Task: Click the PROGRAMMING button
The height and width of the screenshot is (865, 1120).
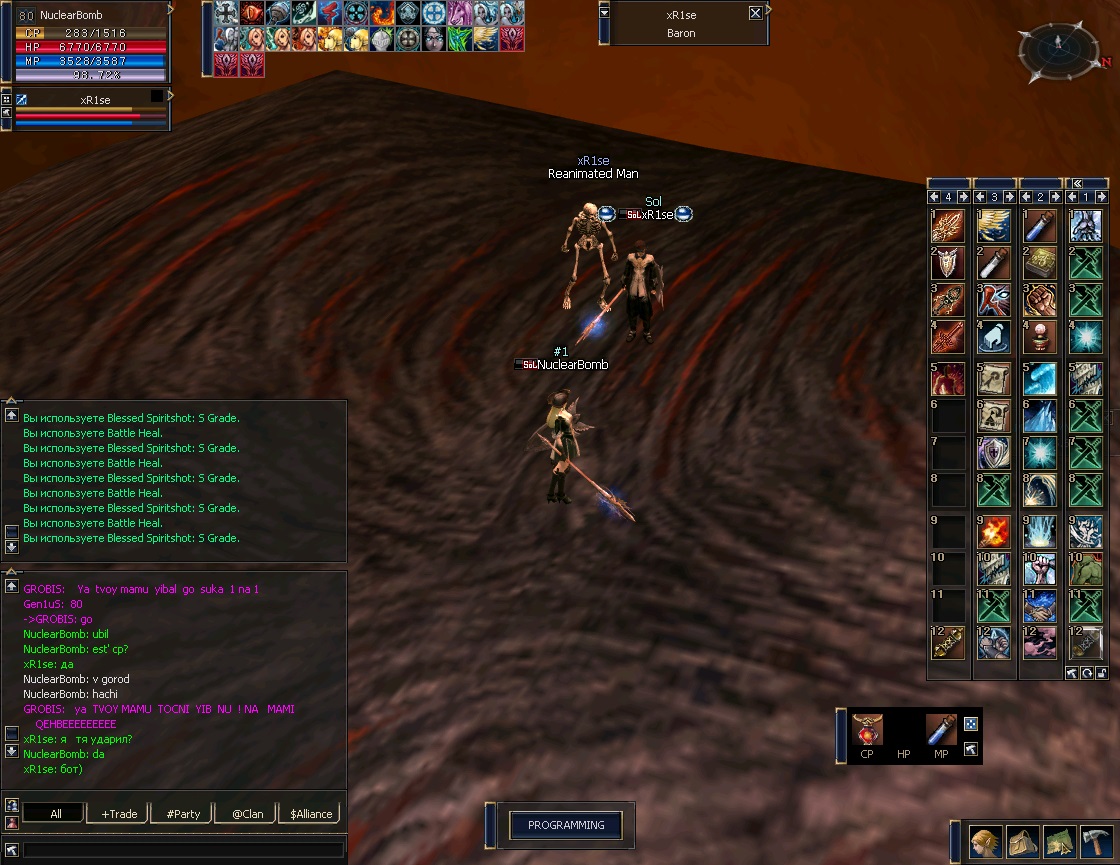Action: tap(566, 825)
